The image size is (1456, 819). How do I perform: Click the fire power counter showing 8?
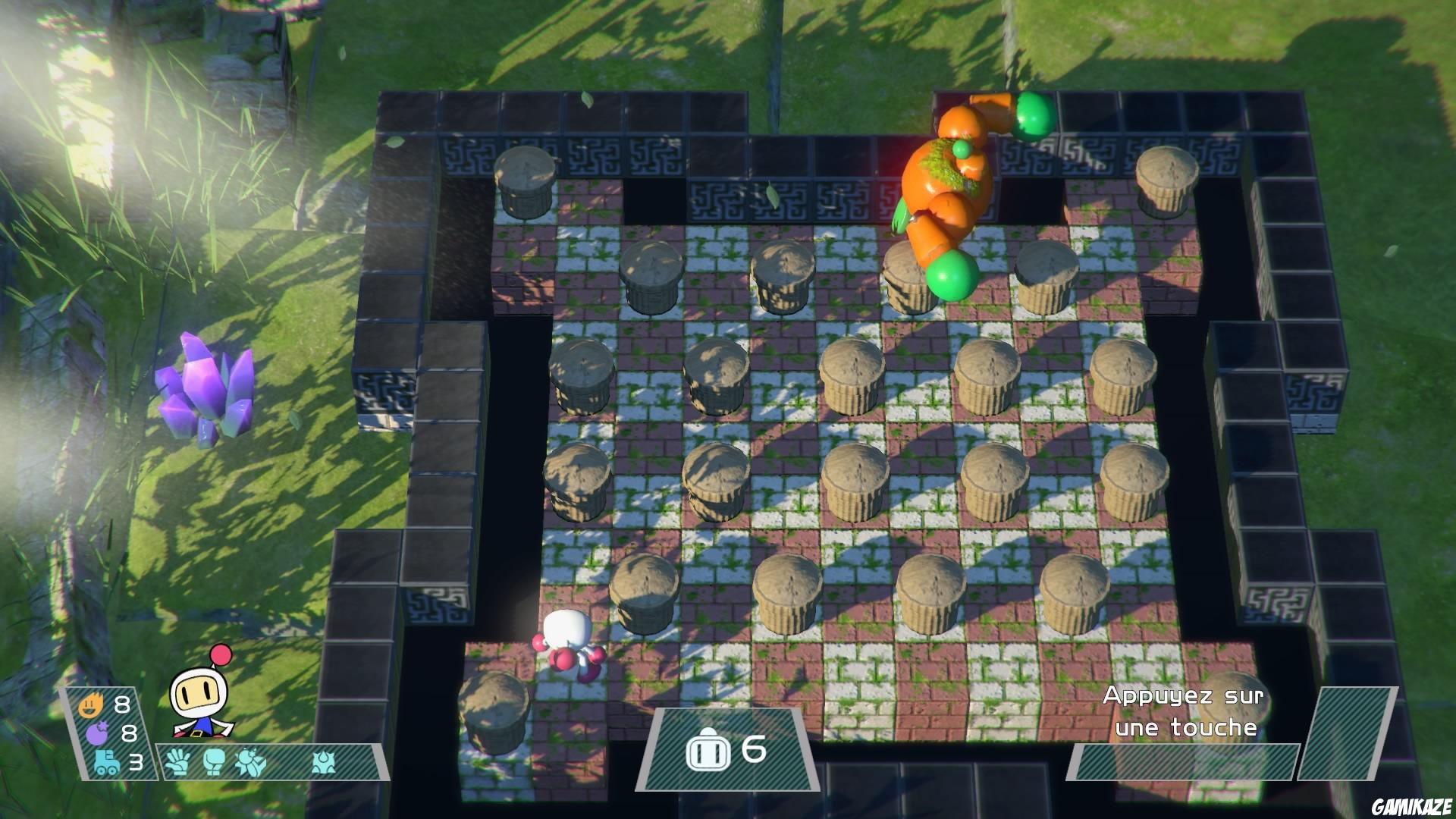(121, 704)
